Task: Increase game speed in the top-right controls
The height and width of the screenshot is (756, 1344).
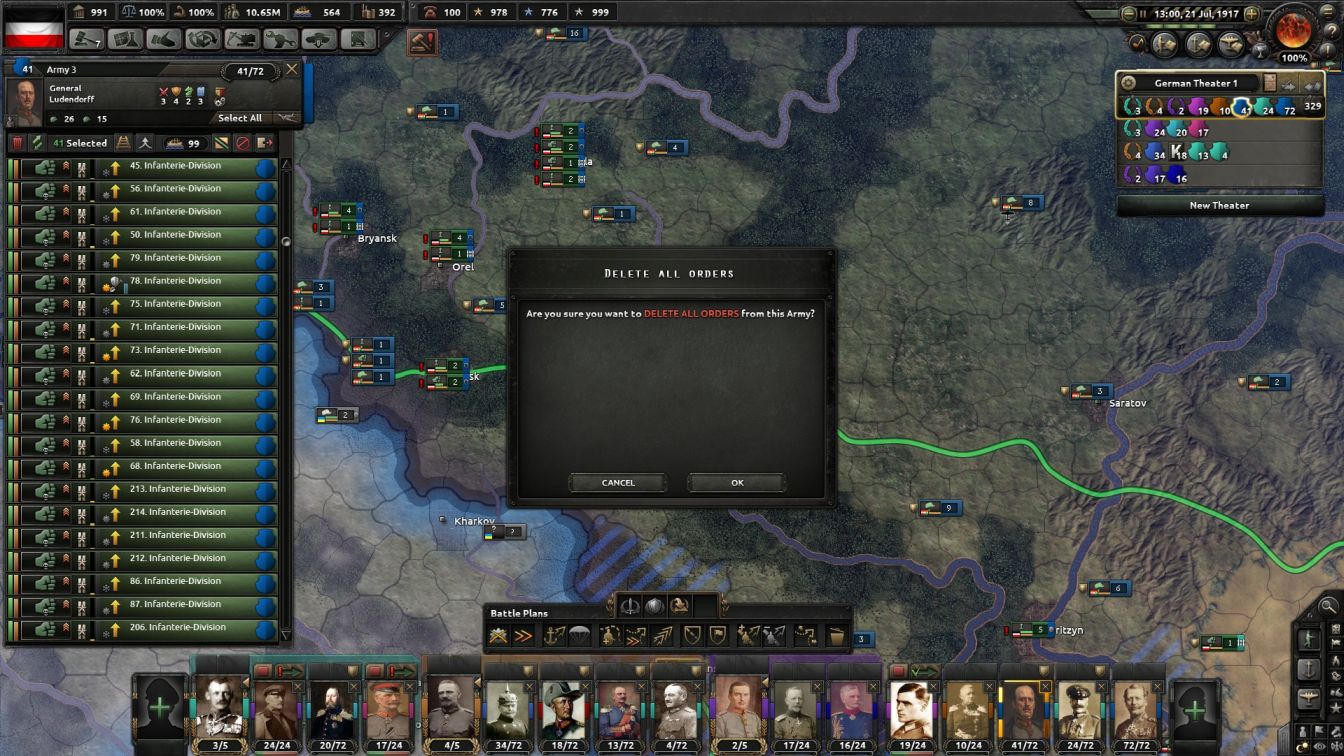Action: click(x=1251, y=13)
